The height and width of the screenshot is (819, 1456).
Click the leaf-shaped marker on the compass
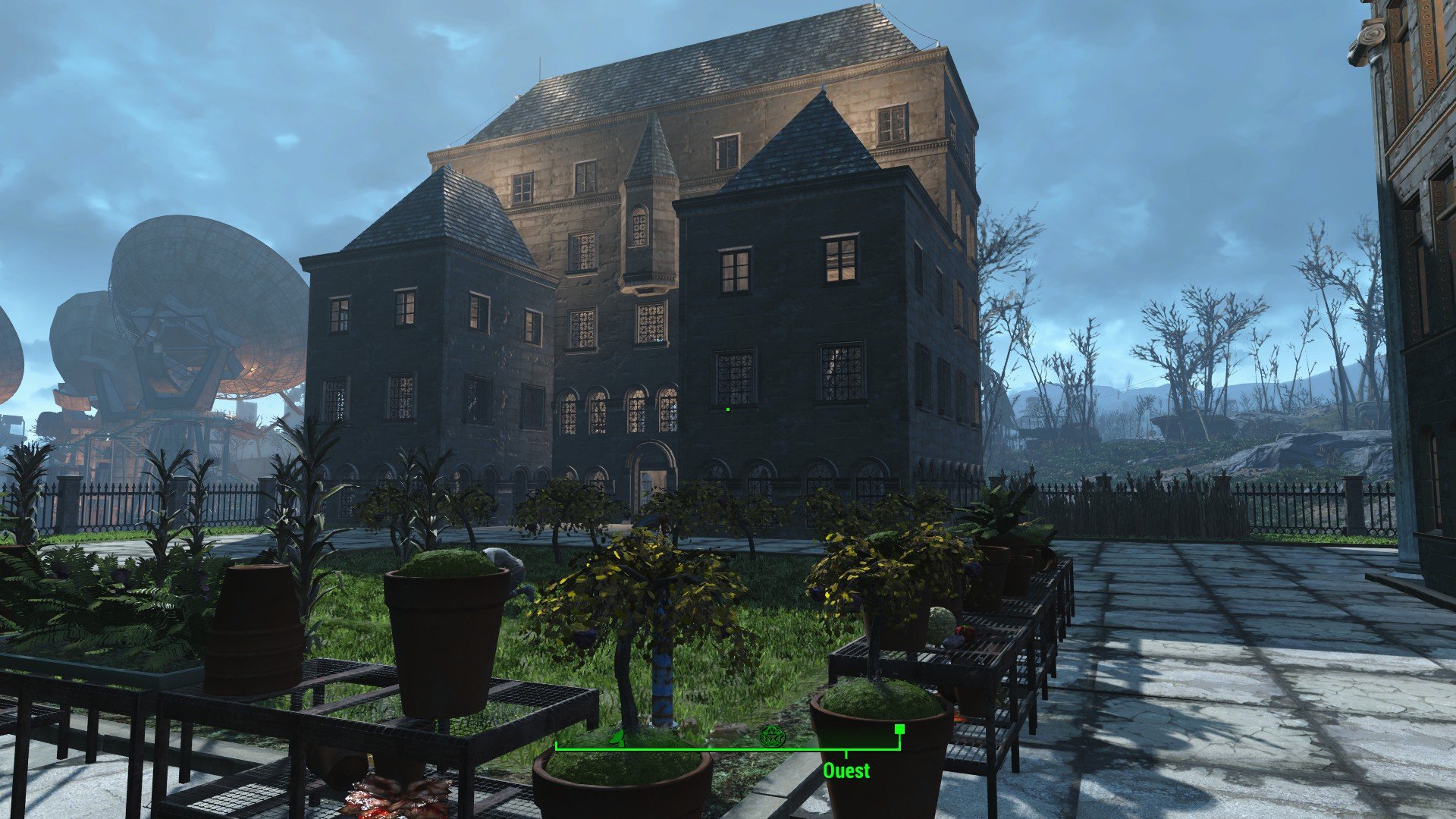click(x=619, y=736)
